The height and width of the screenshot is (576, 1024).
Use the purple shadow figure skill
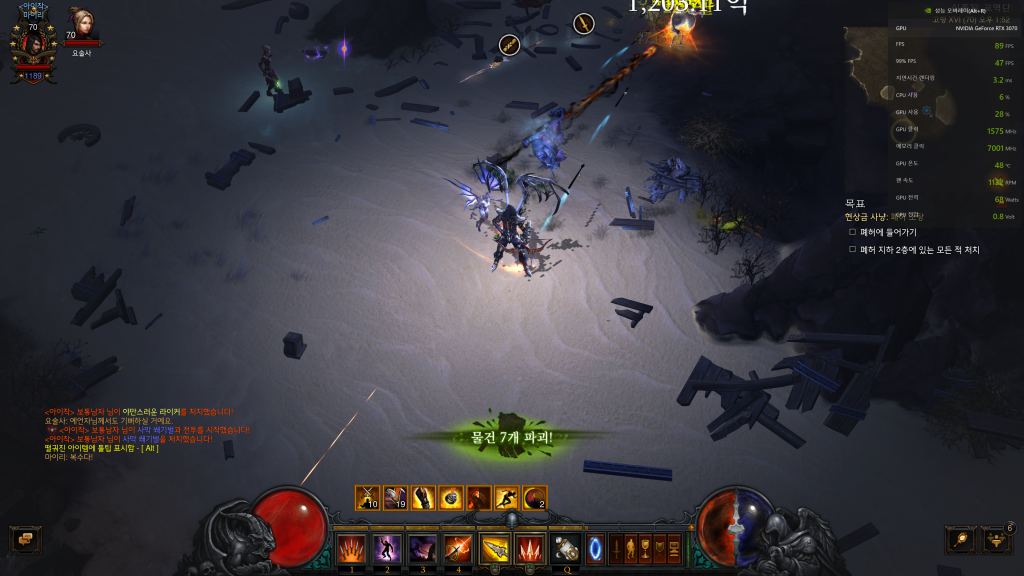point(387,548)
